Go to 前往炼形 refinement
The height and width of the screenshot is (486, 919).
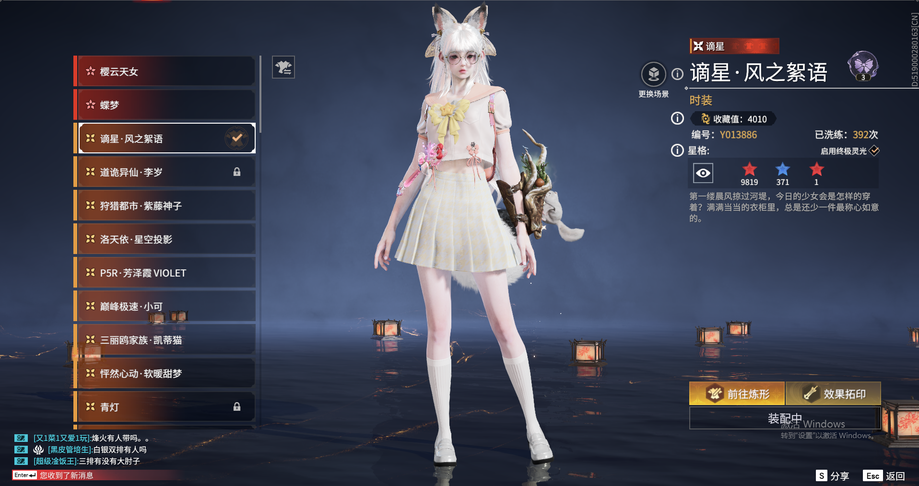pyautogui.click(x=736, y=393)
